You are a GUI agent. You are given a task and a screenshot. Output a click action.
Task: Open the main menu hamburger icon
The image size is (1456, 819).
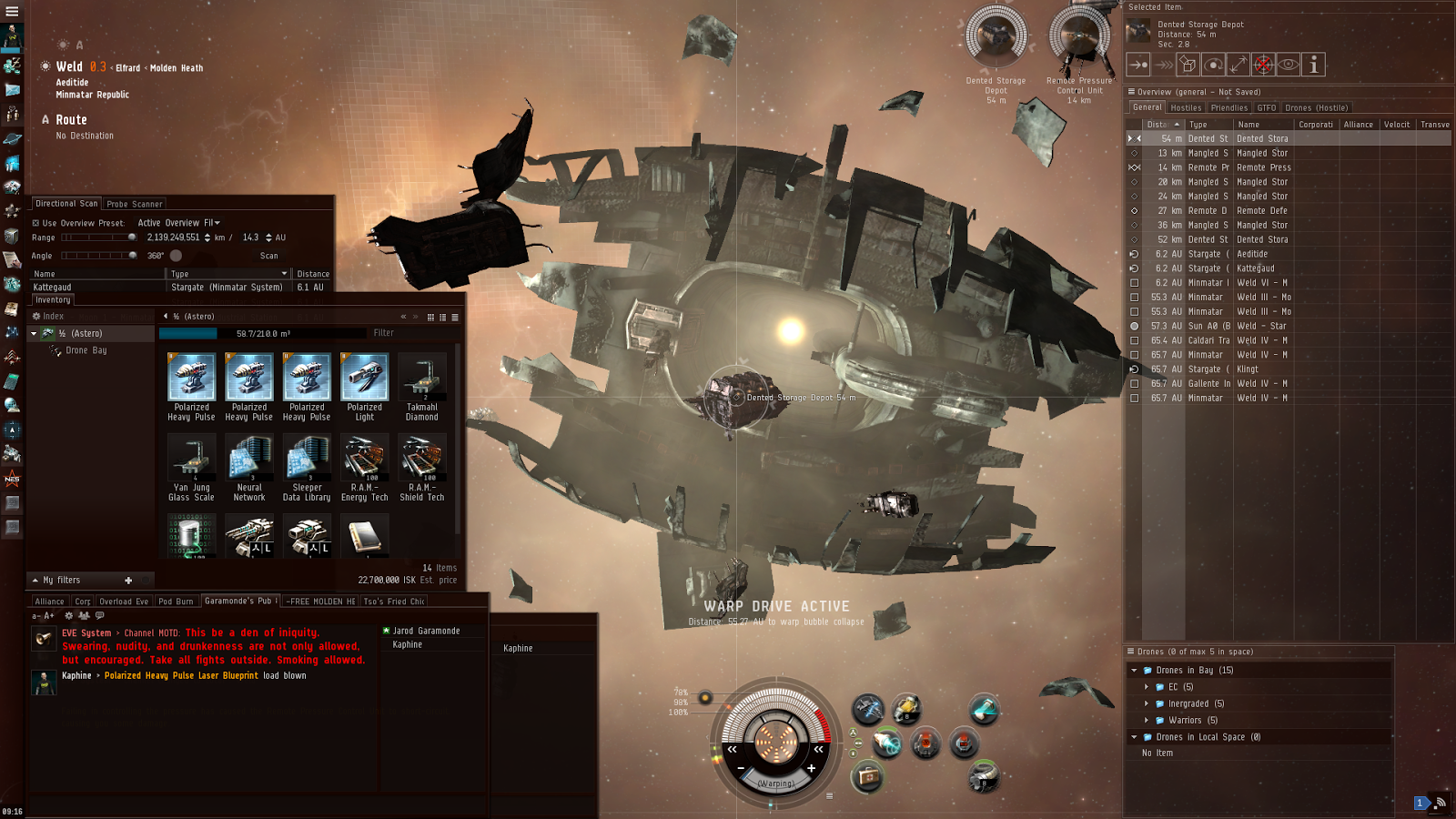[x=12, y=11]
